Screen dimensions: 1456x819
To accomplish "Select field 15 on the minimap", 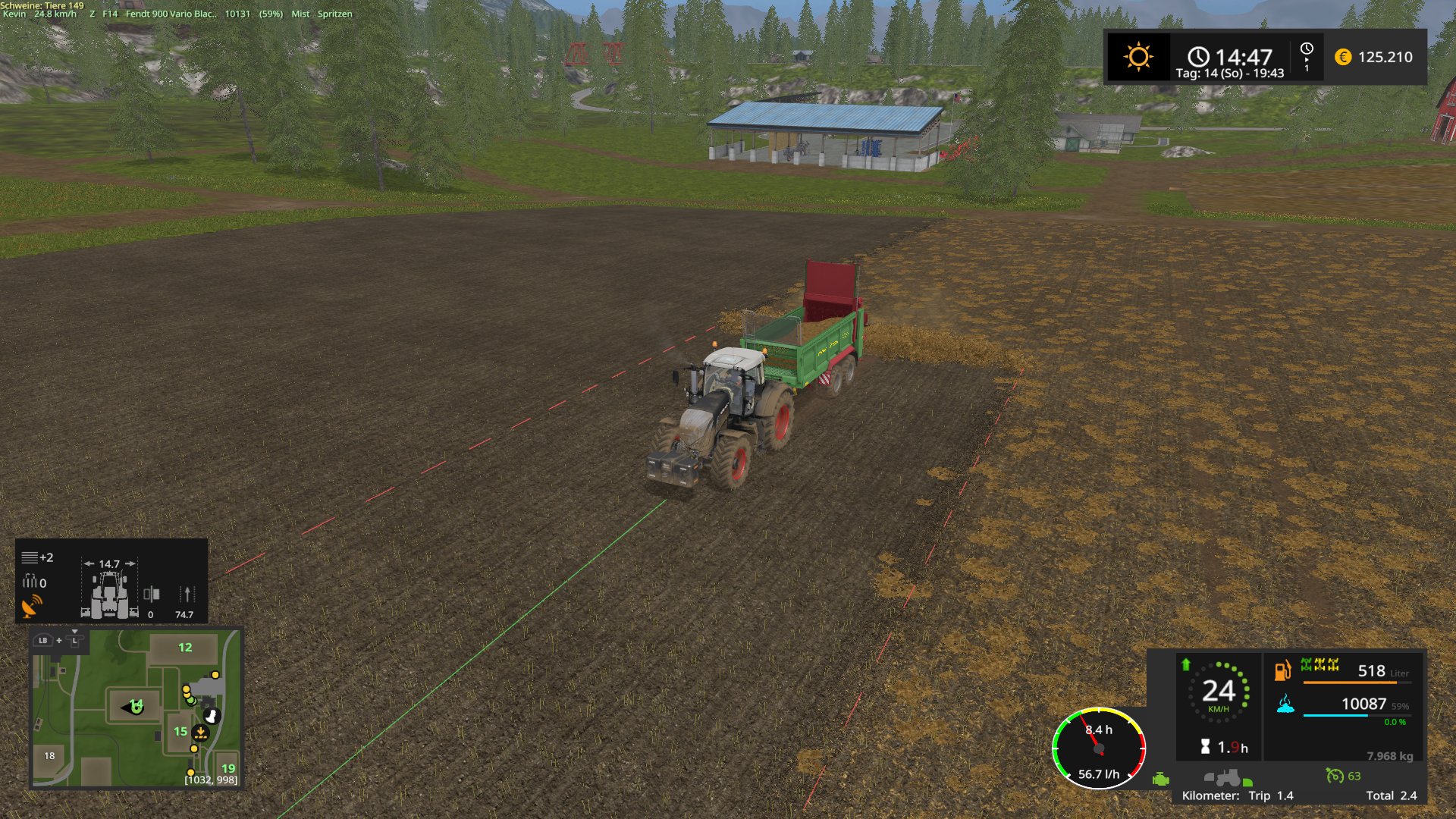I will pyautogui.click(x=180, y=732).
